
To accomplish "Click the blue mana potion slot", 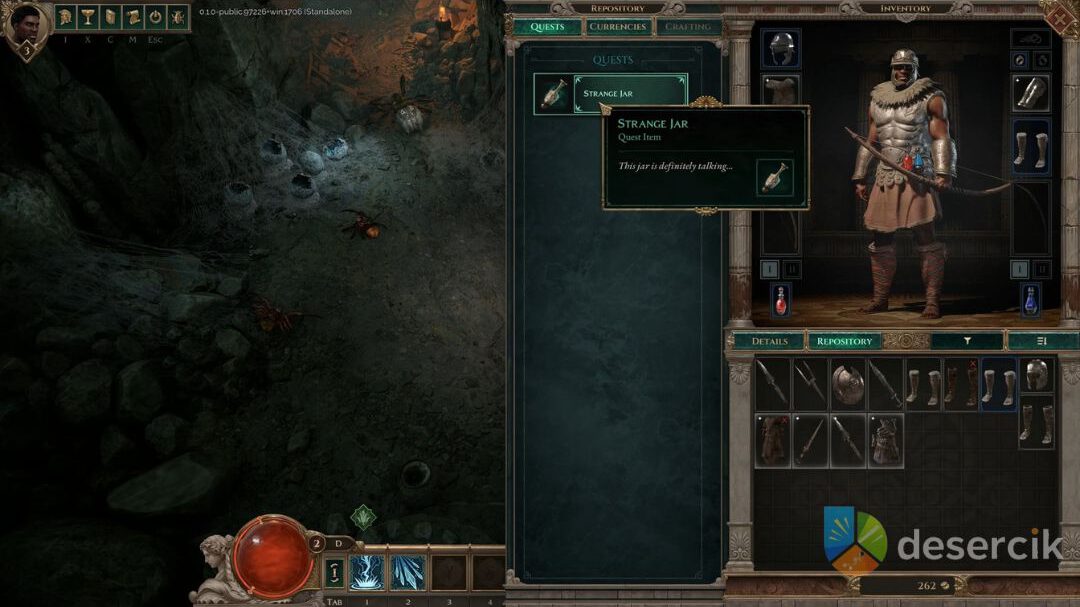I will click(1030, 300).
